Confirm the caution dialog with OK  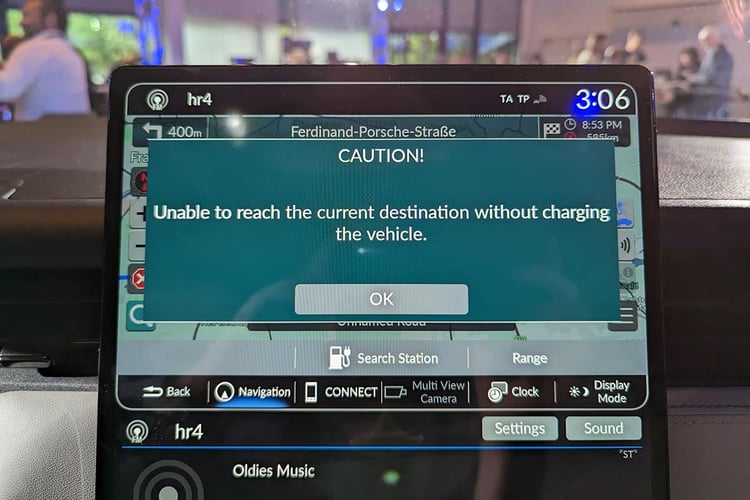pos(381,299)
